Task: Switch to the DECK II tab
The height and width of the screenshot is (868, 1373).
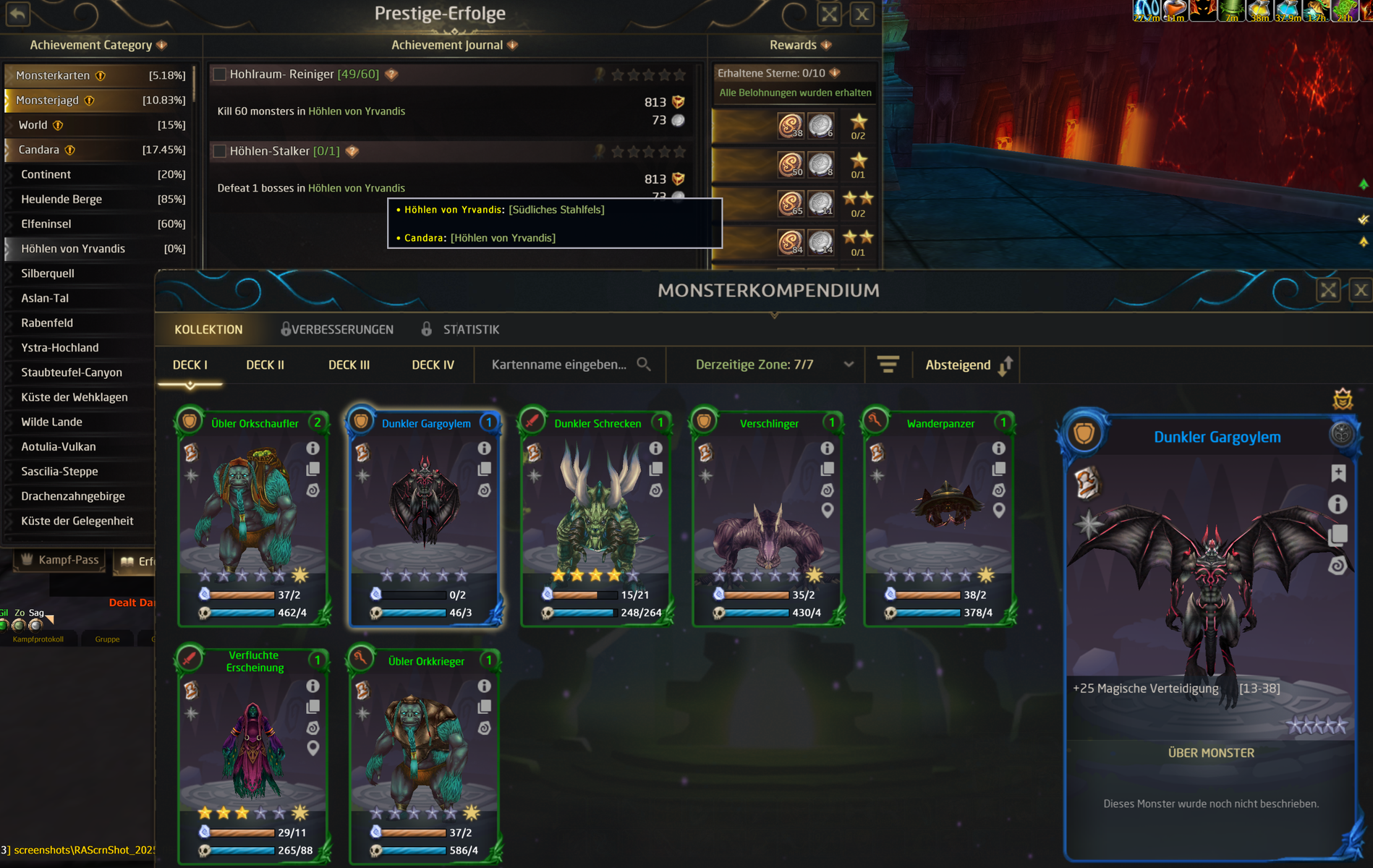Action: point(265,365)
